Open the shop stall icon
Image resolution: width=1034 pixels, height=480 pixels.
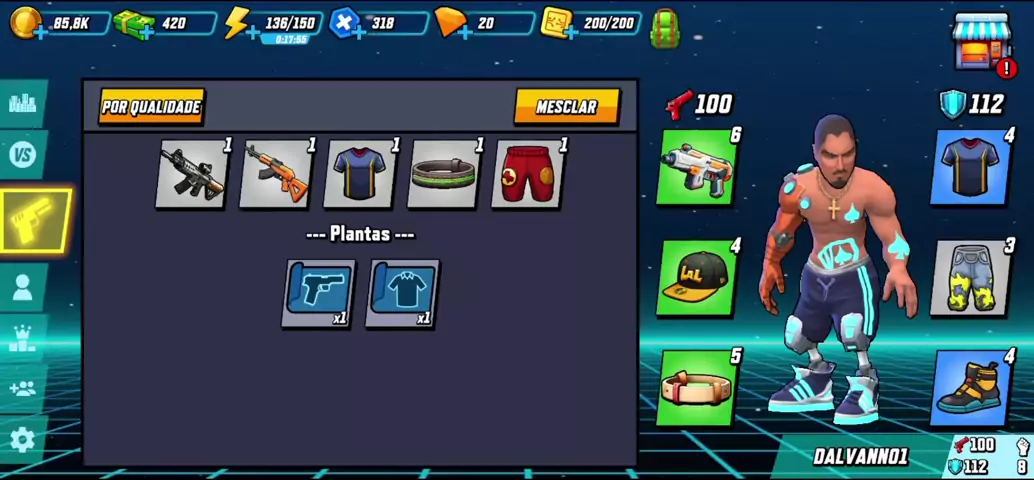(982, 42)
